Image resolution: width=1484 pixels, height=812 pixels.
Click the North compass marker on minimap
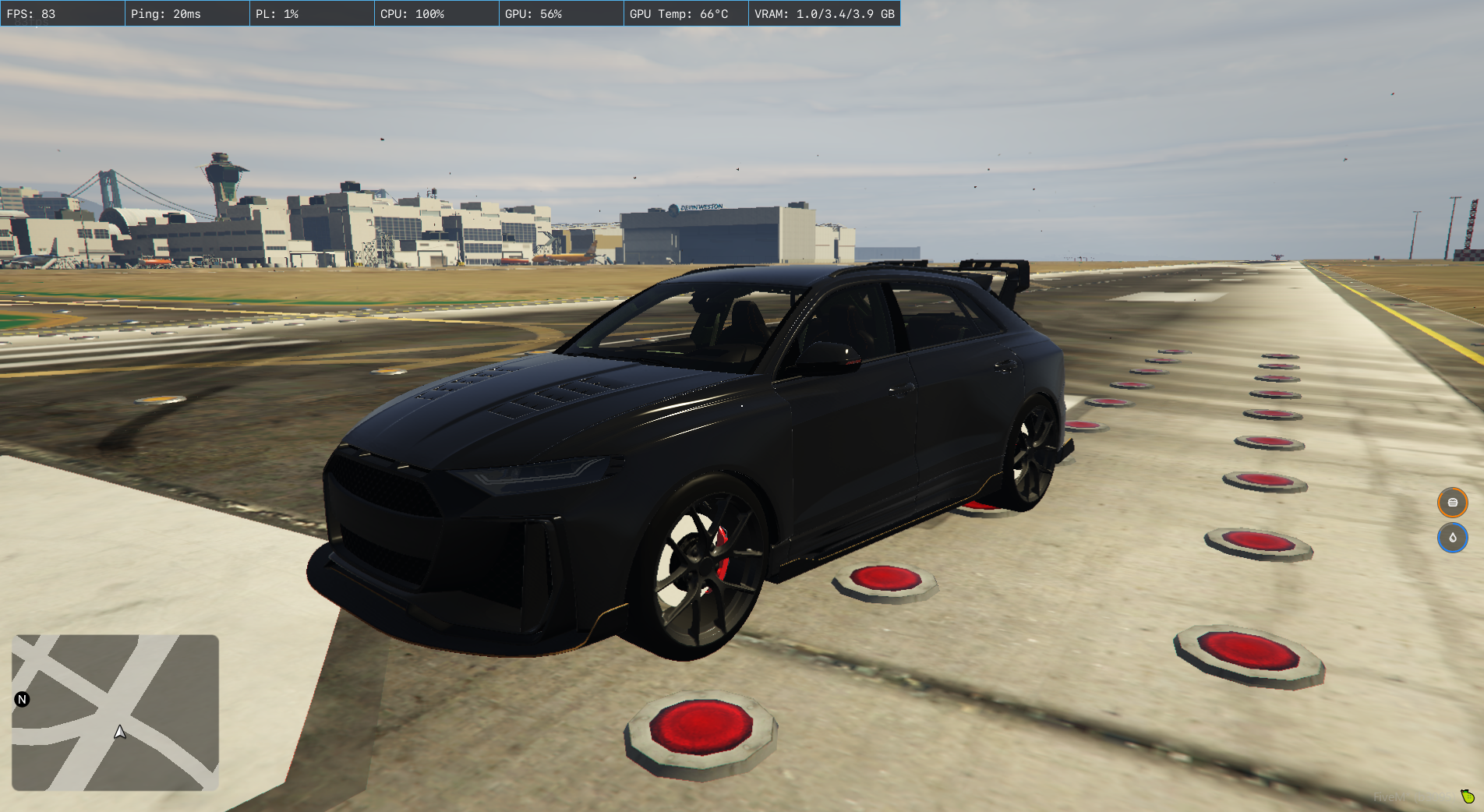(22, 699)
